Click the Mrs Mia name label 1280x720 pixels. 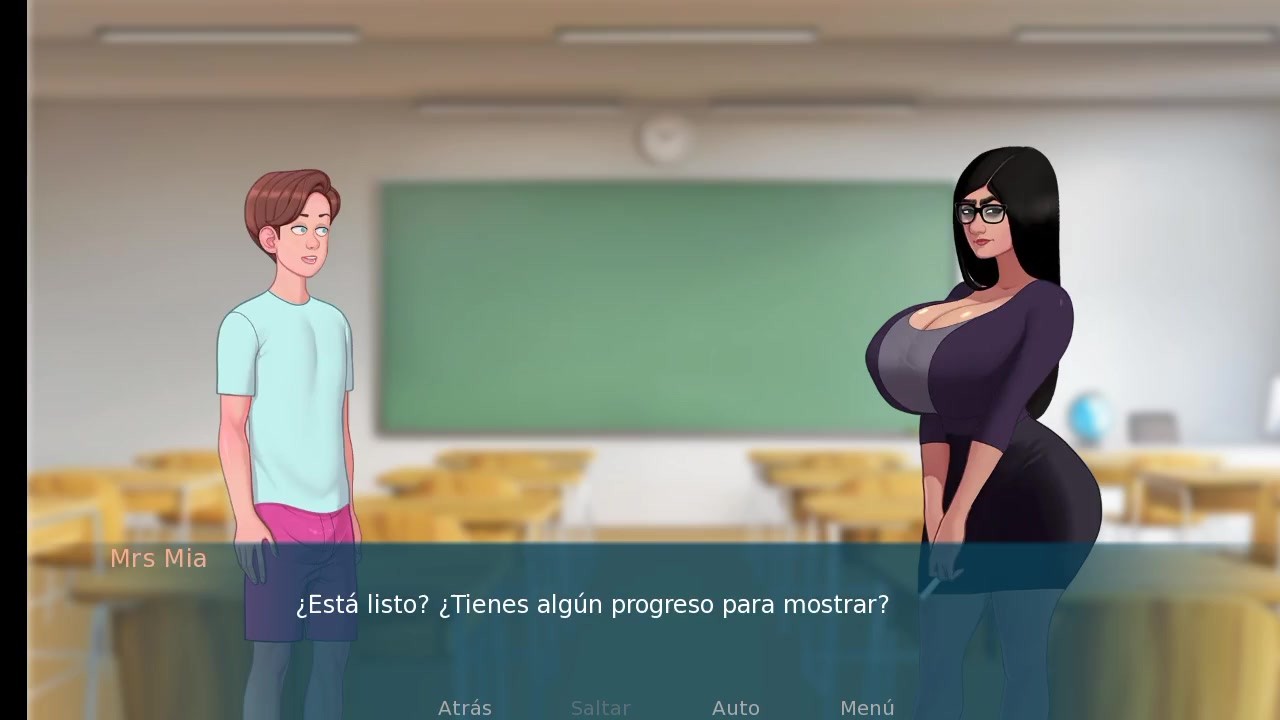[158, 559]
